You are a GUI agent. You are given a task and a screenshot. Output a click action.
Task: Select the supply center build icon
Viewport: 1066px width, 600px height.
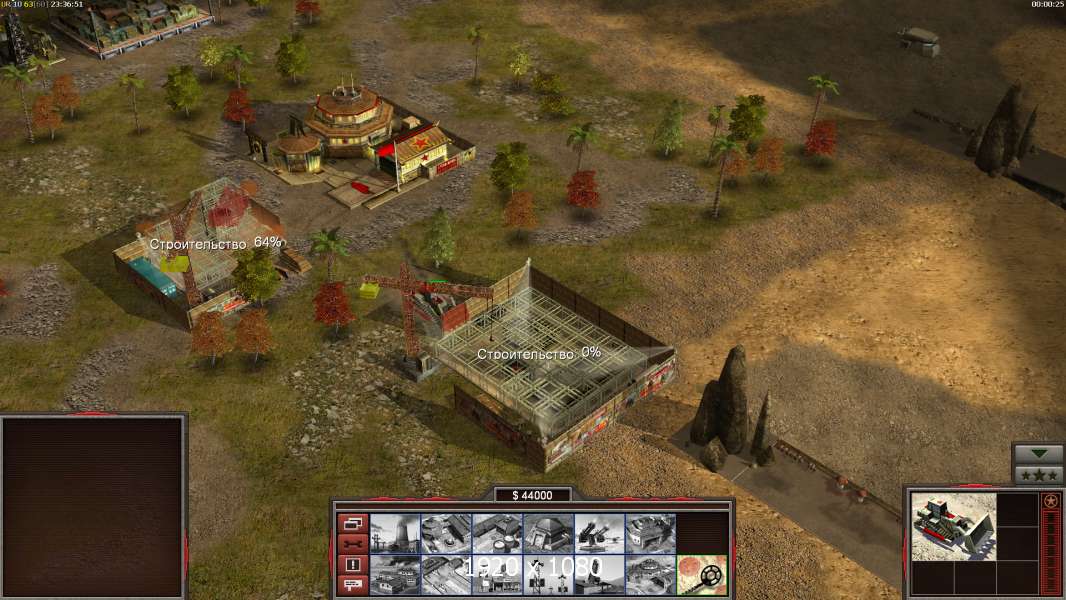[497, 533]
